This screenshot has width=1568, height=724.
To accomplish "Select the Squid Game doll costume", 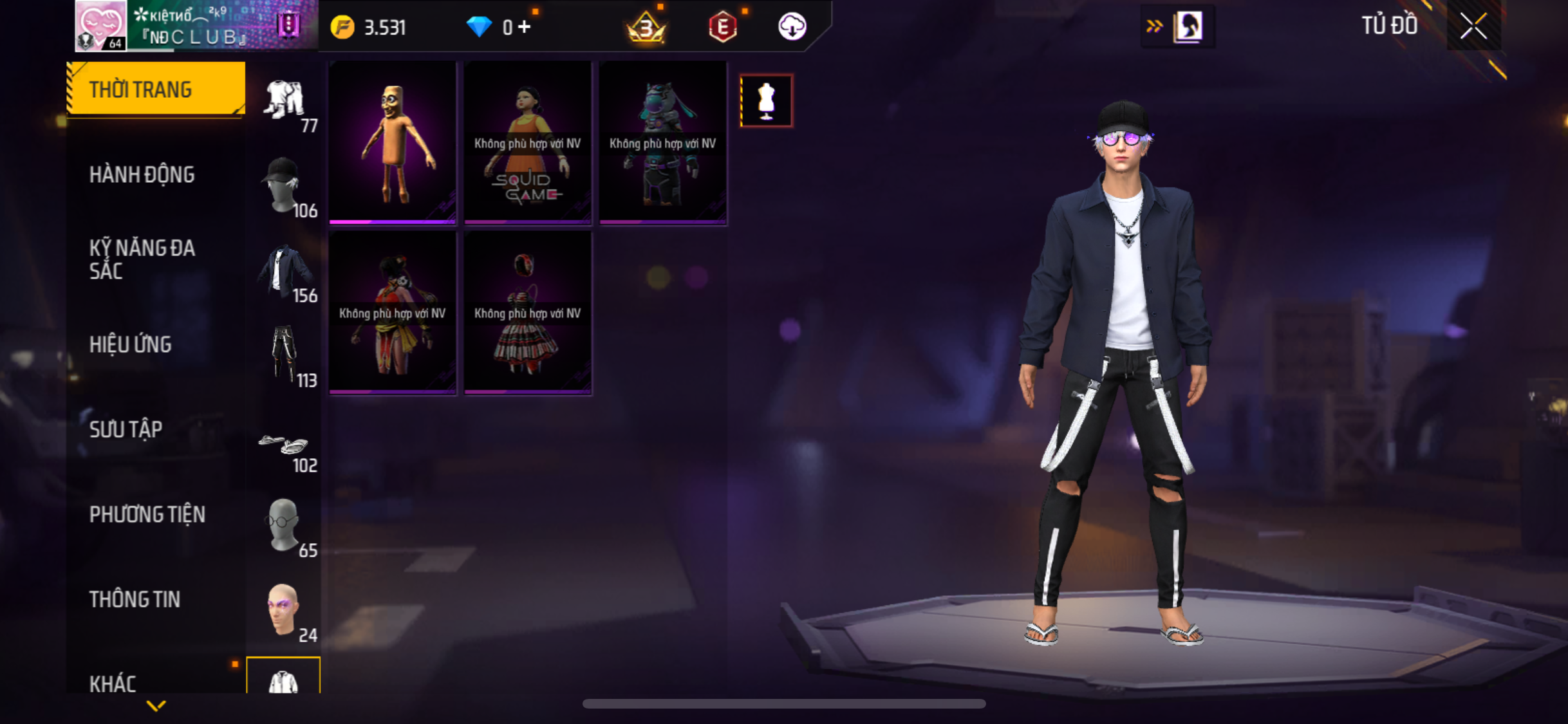I will (527, 142).
